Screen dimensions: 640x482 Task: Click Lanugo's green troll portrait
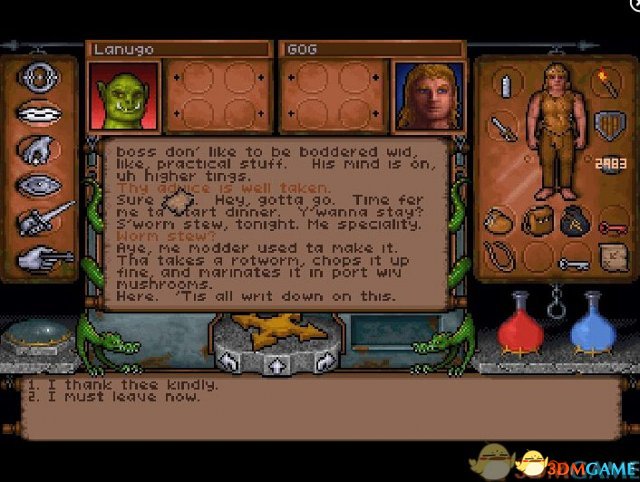125,95
